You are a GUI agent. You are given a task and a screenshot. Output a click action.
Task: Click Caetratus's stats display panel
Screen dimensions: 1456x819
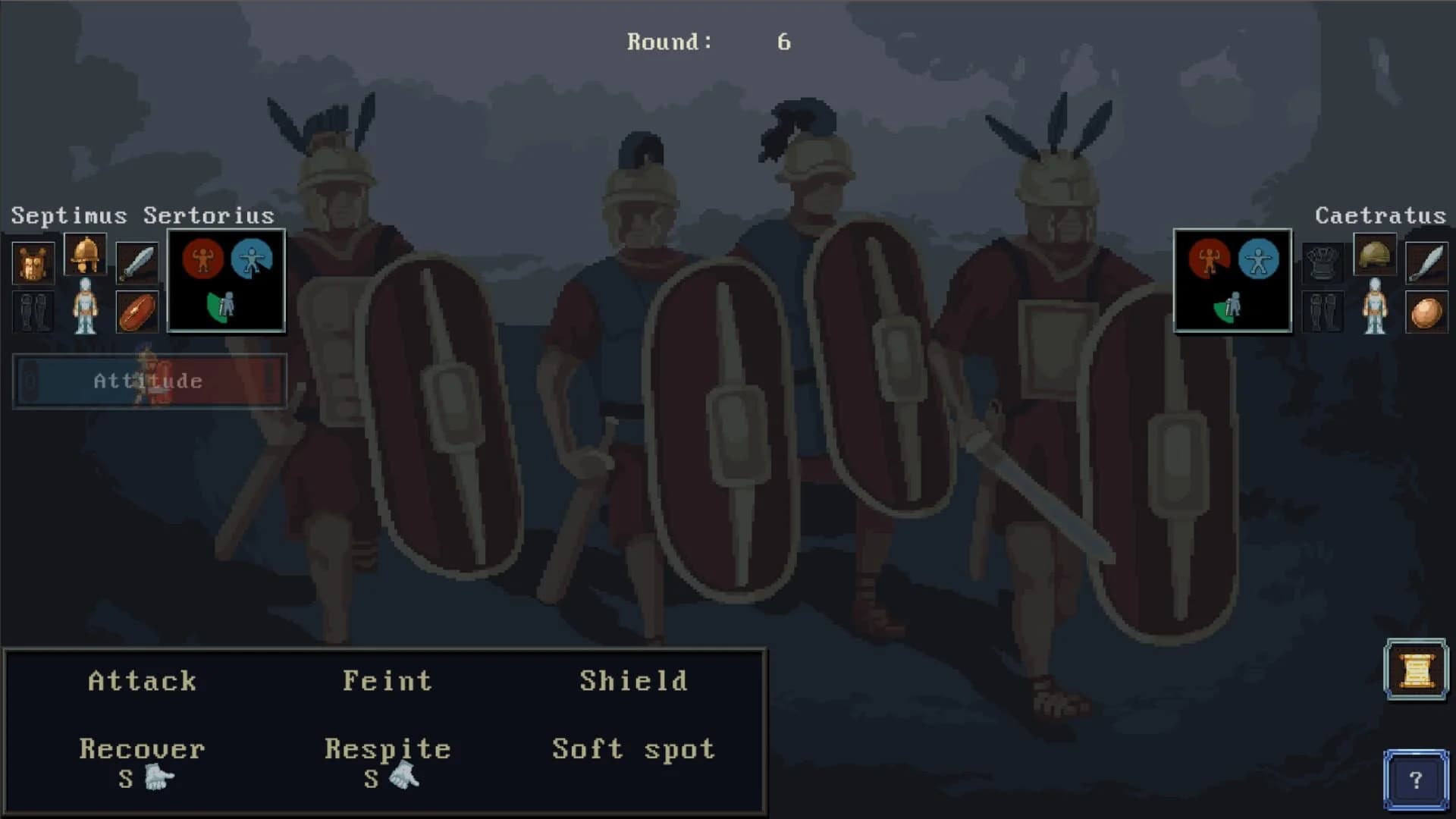pyautogui.click(x=1232, y=281)
